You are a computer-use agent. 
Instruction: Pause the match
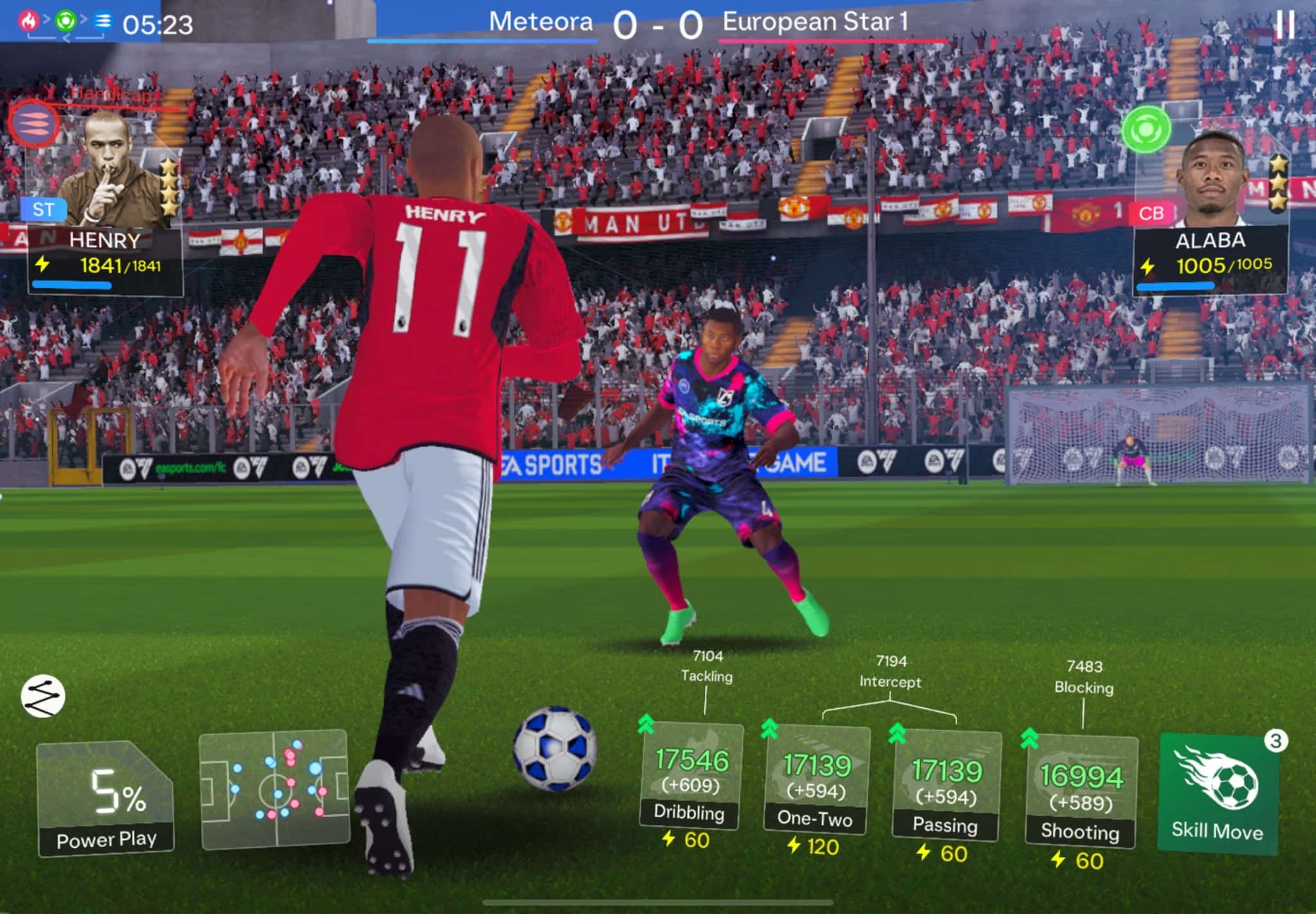tap(1285, 24)
